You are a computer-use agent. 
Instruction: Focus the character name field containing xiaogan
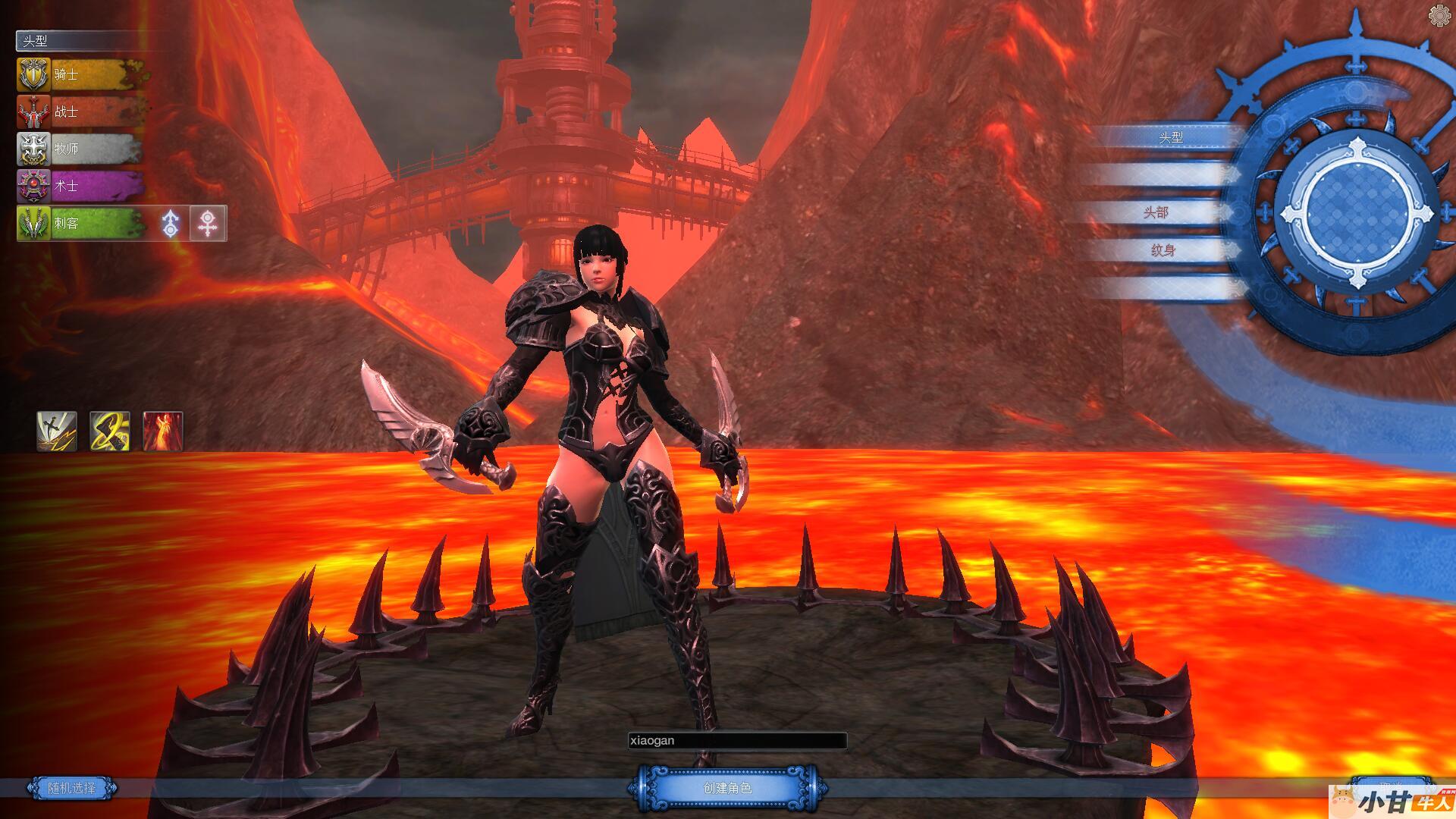point(736,741)
